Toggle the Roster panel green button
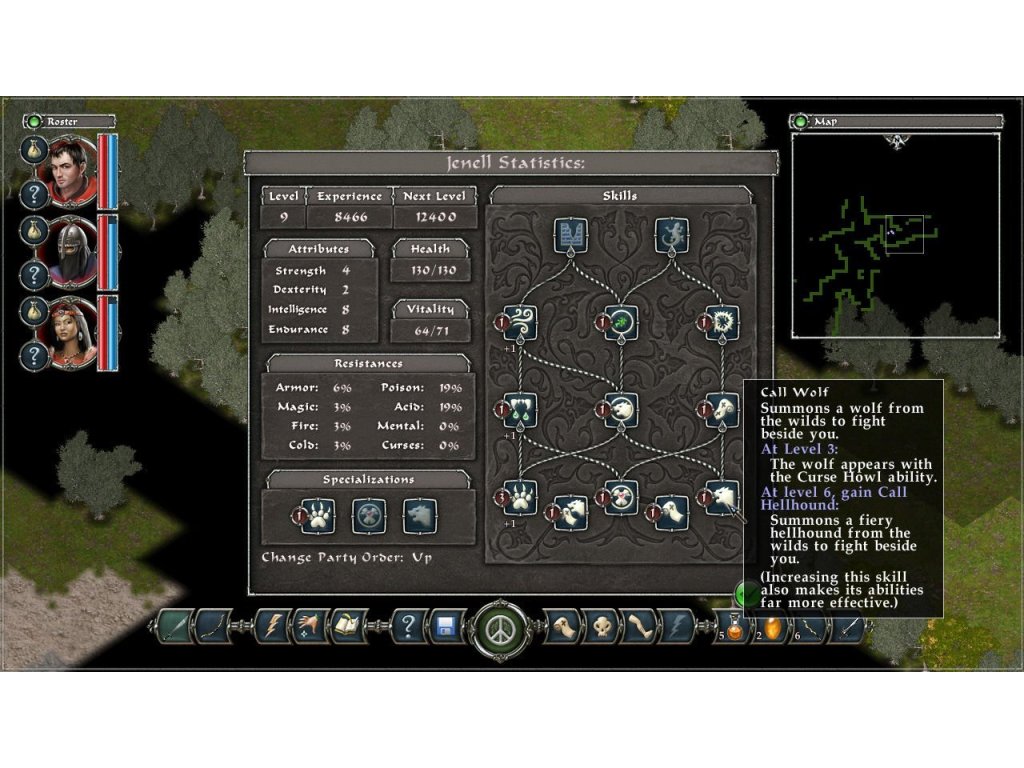The height and width of the screenshot is (768, 1024). (x=34, y=121)
